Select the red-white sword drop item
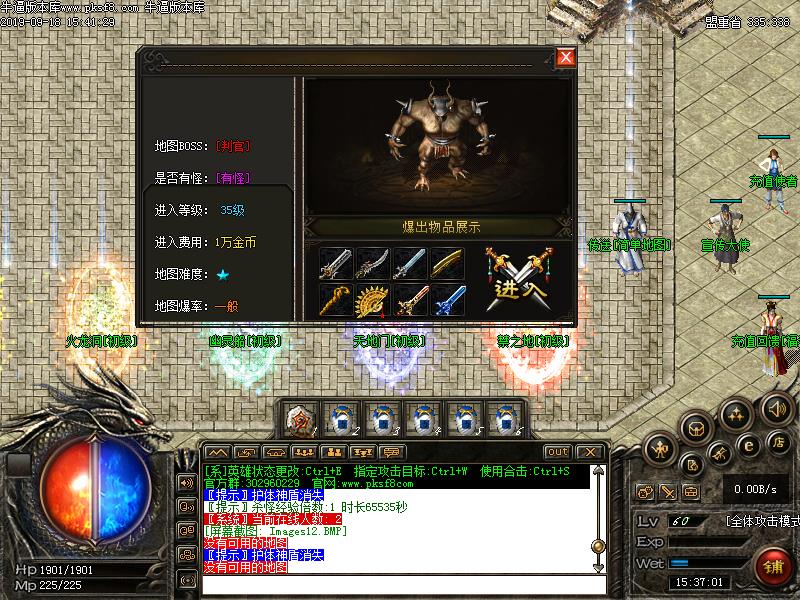The height and width of the screenshot is (600, 800). [409, 300]
